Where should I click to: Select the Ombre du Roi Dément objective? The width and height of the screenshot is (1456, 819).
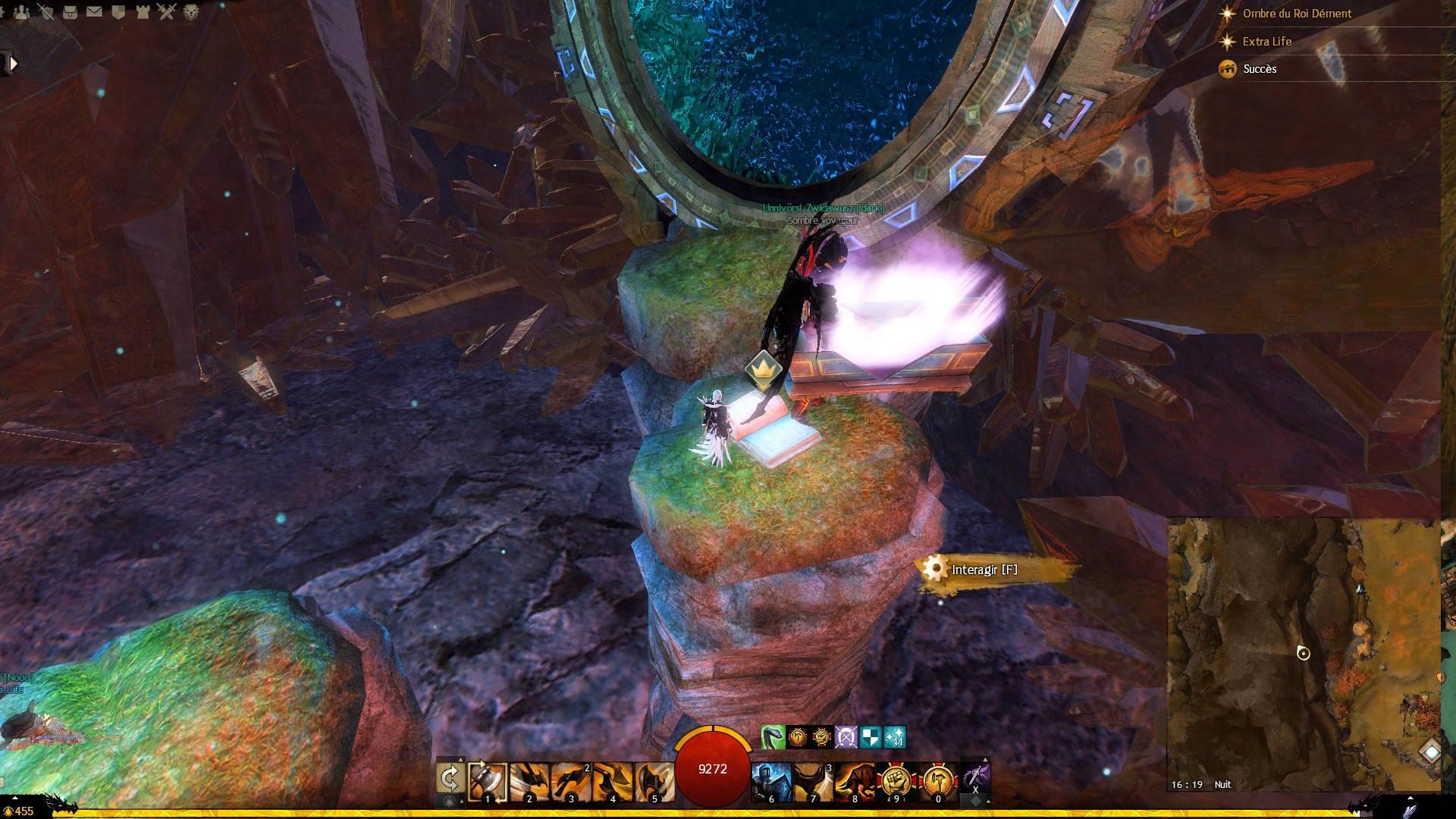click(x=1297, y=14)
